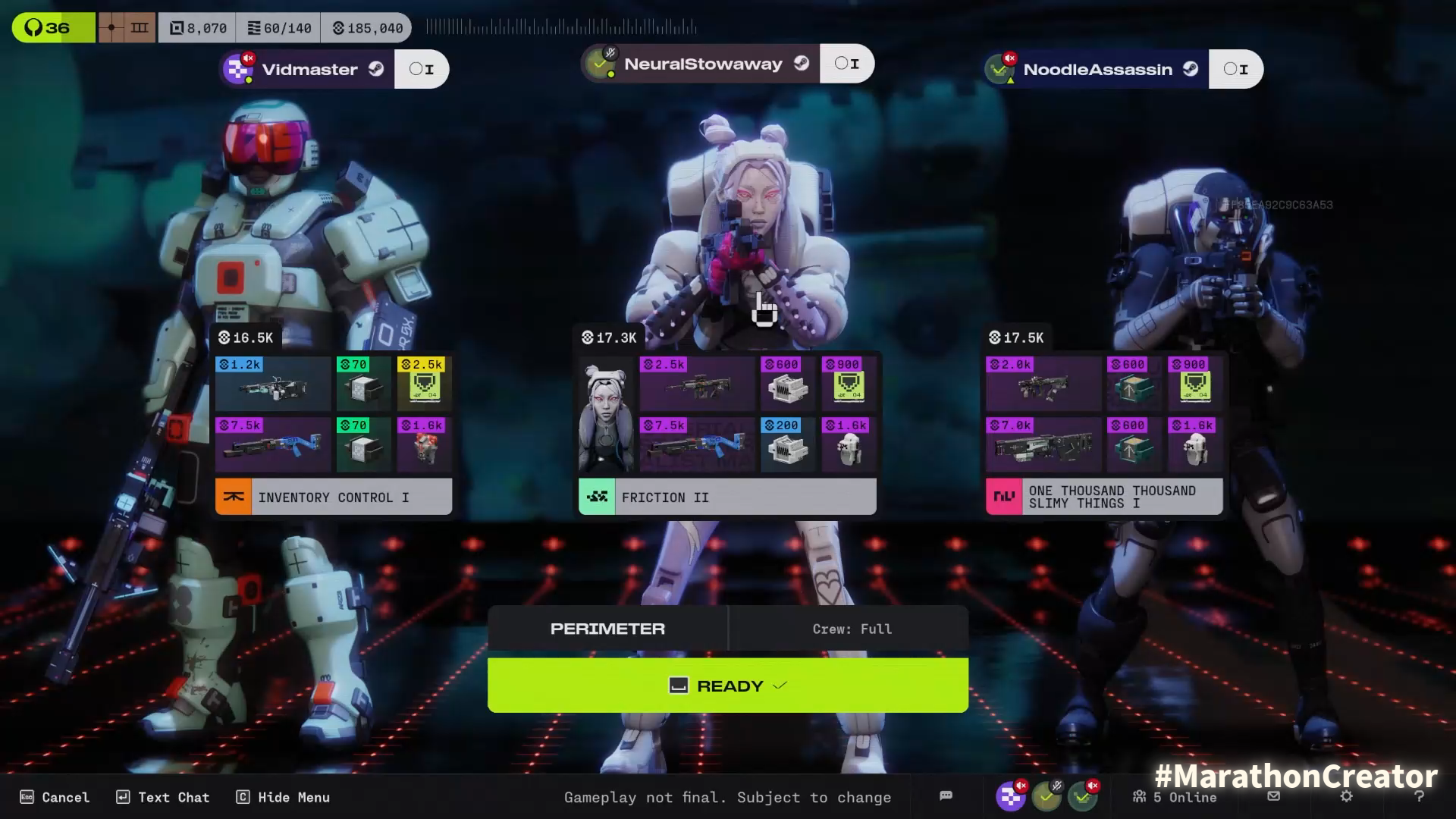Open Vidmaster's player nameplate

(x=309, y=70)
